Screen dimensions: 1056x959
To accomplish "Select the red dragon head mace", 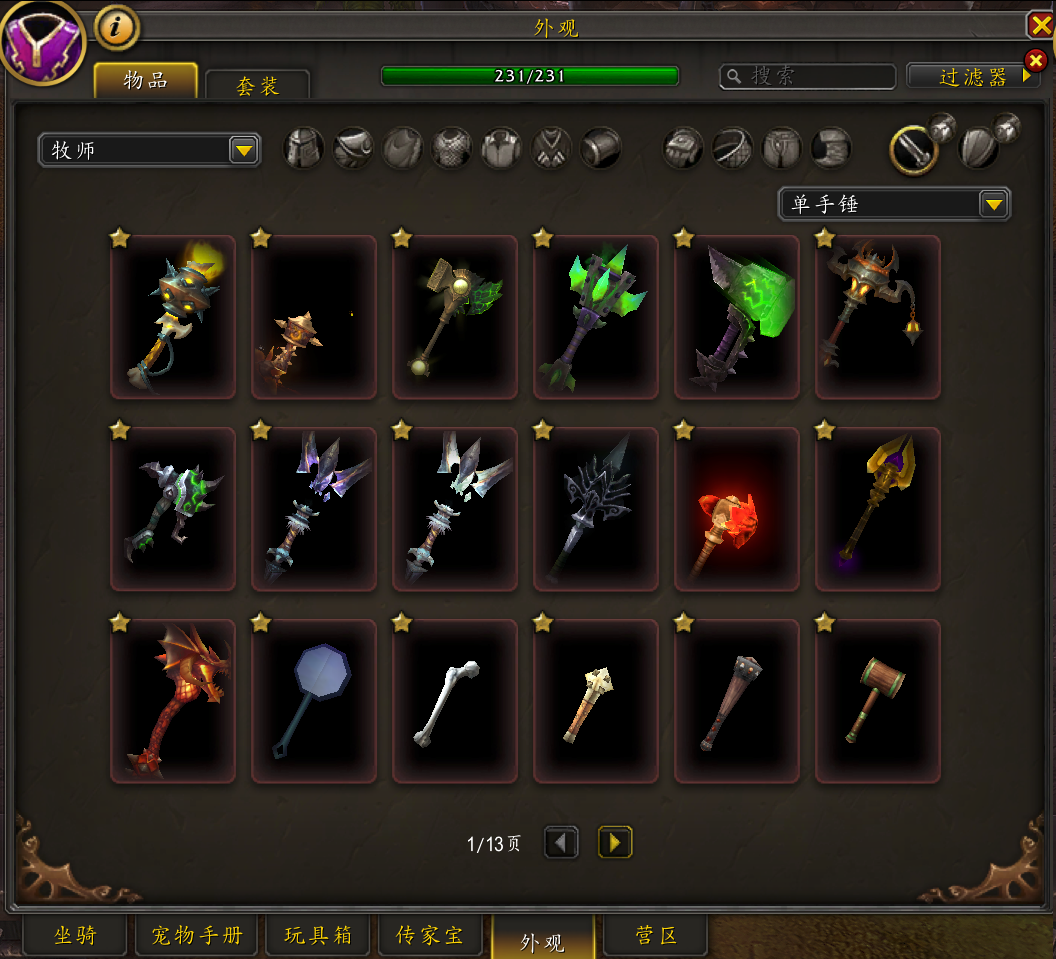I will pos(173,701).
